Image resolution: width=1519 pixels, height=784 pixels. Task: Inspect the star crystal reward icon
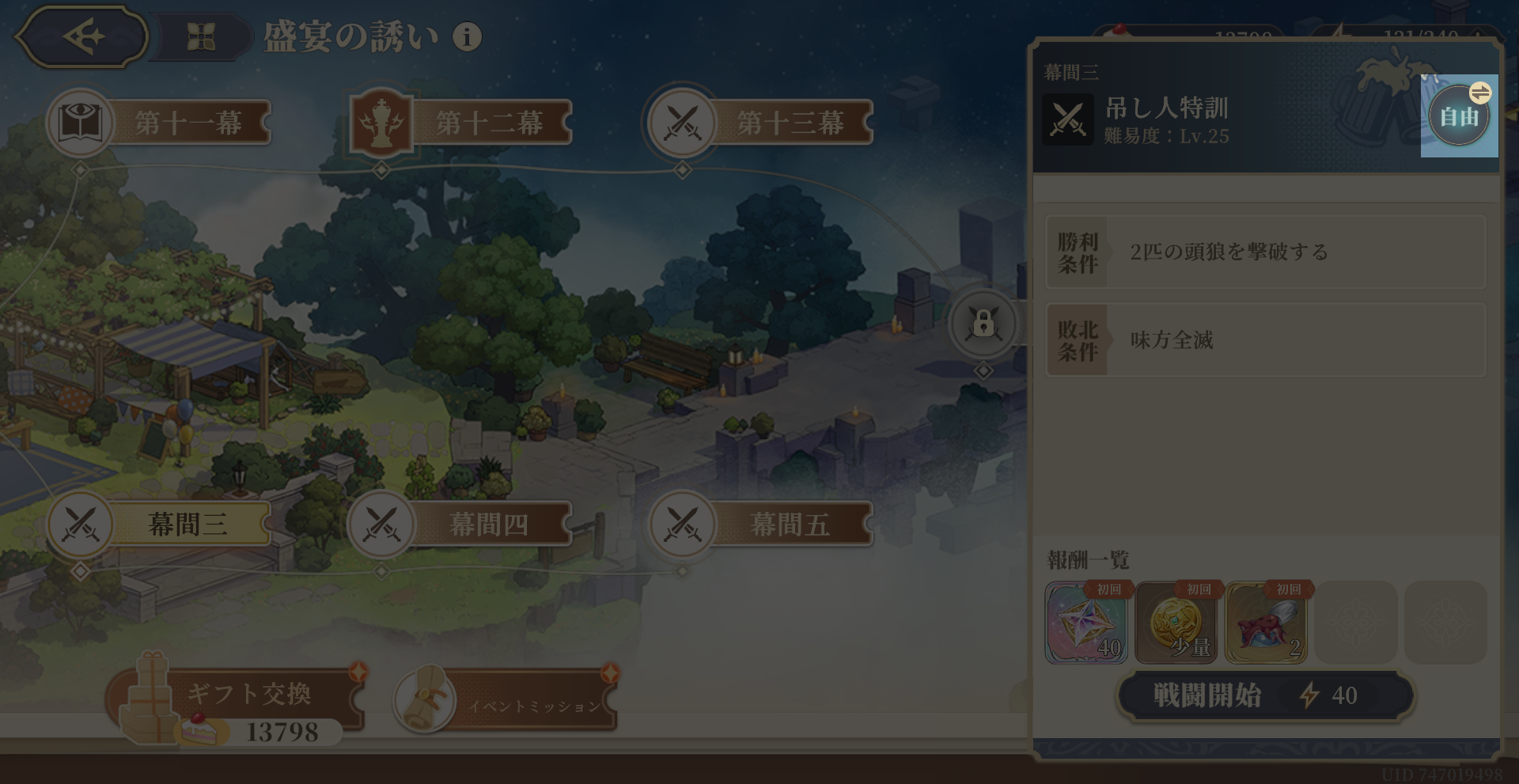click(1086, 623)
